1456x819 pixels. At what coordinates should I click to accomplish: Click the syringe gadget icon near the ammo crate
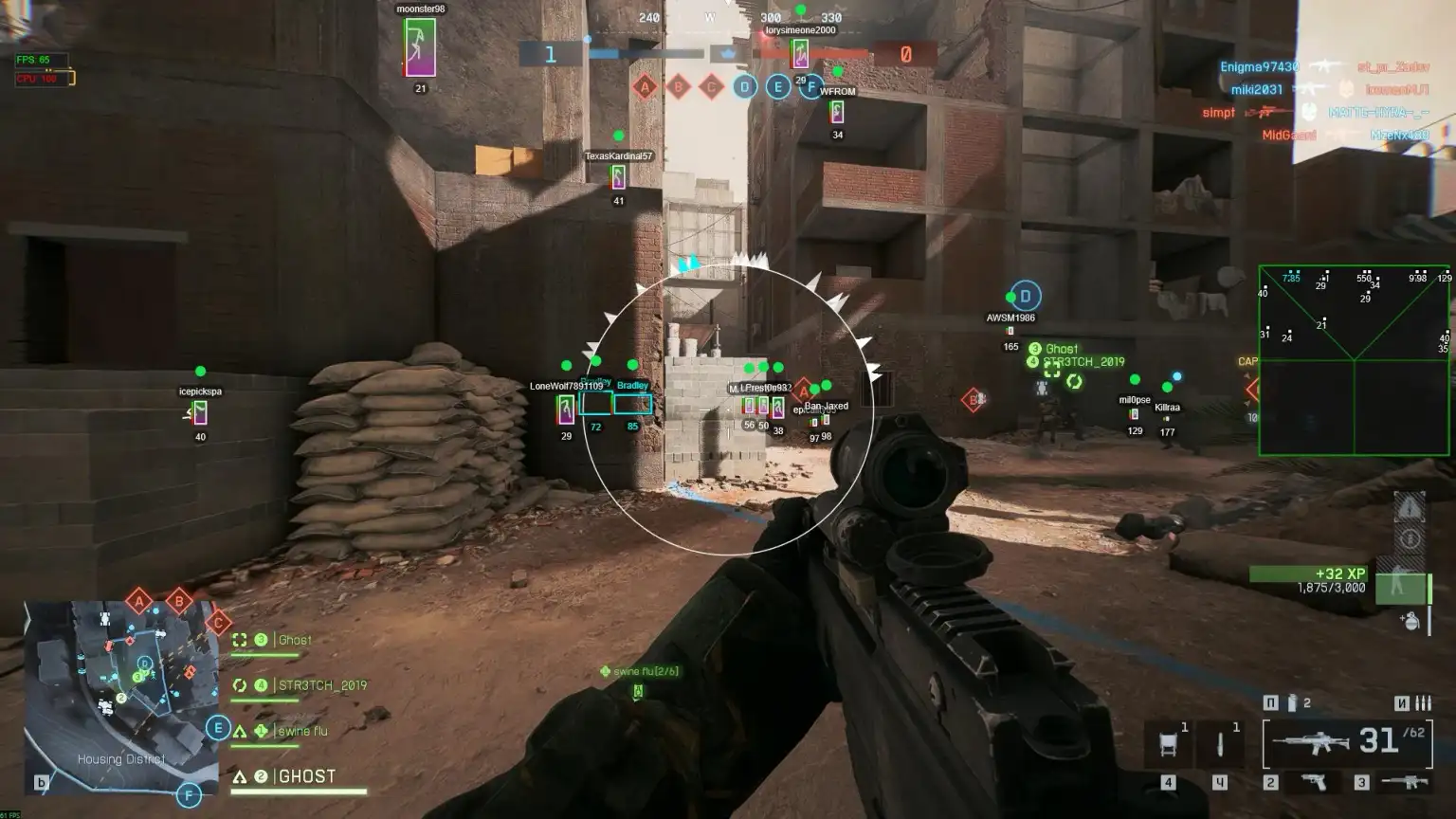click(x=1220, y=744)
